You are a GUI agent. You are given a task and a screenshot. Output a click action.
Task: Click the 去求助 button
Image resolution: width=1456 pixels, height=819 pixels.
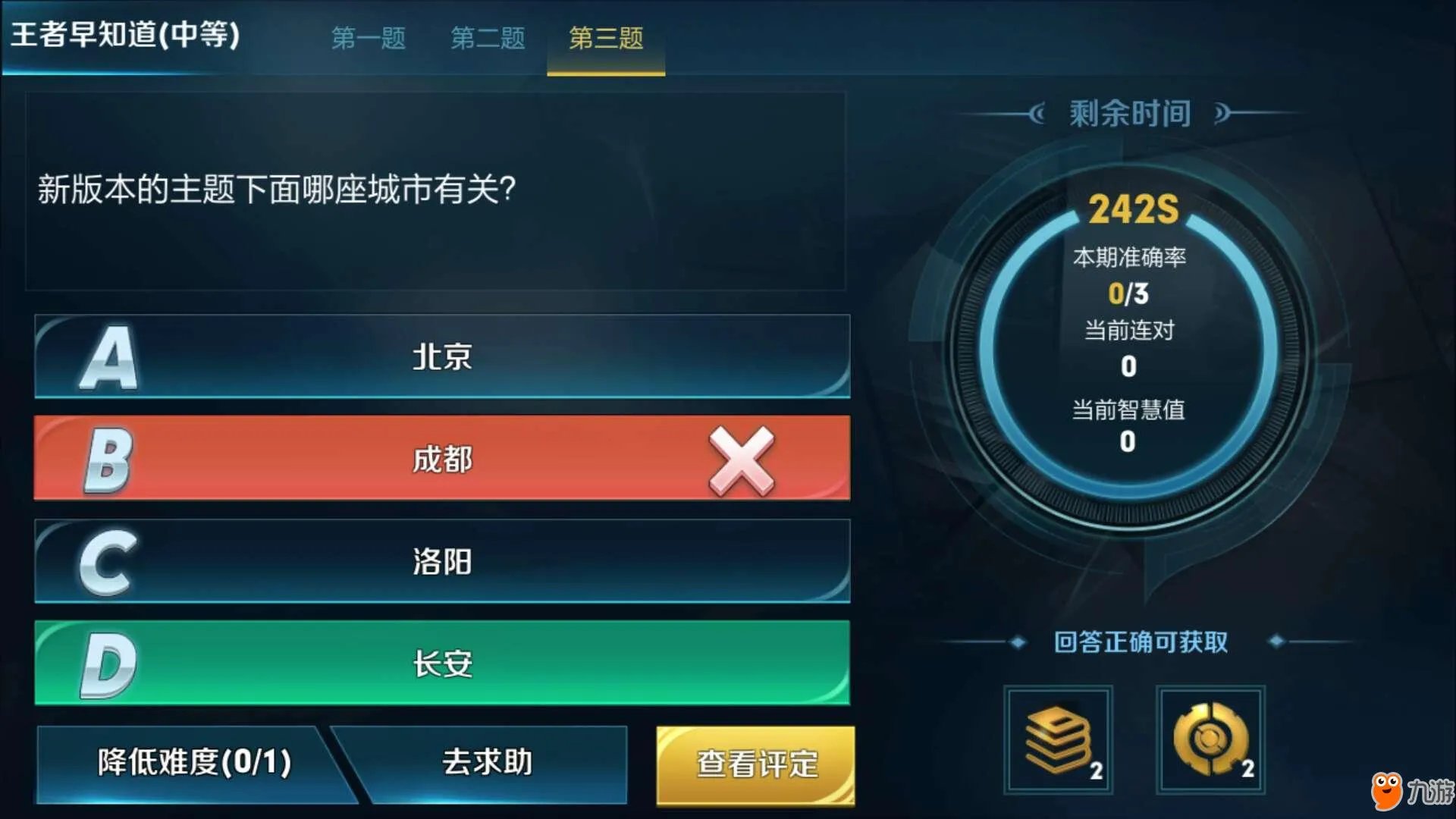tap(488, 761)
